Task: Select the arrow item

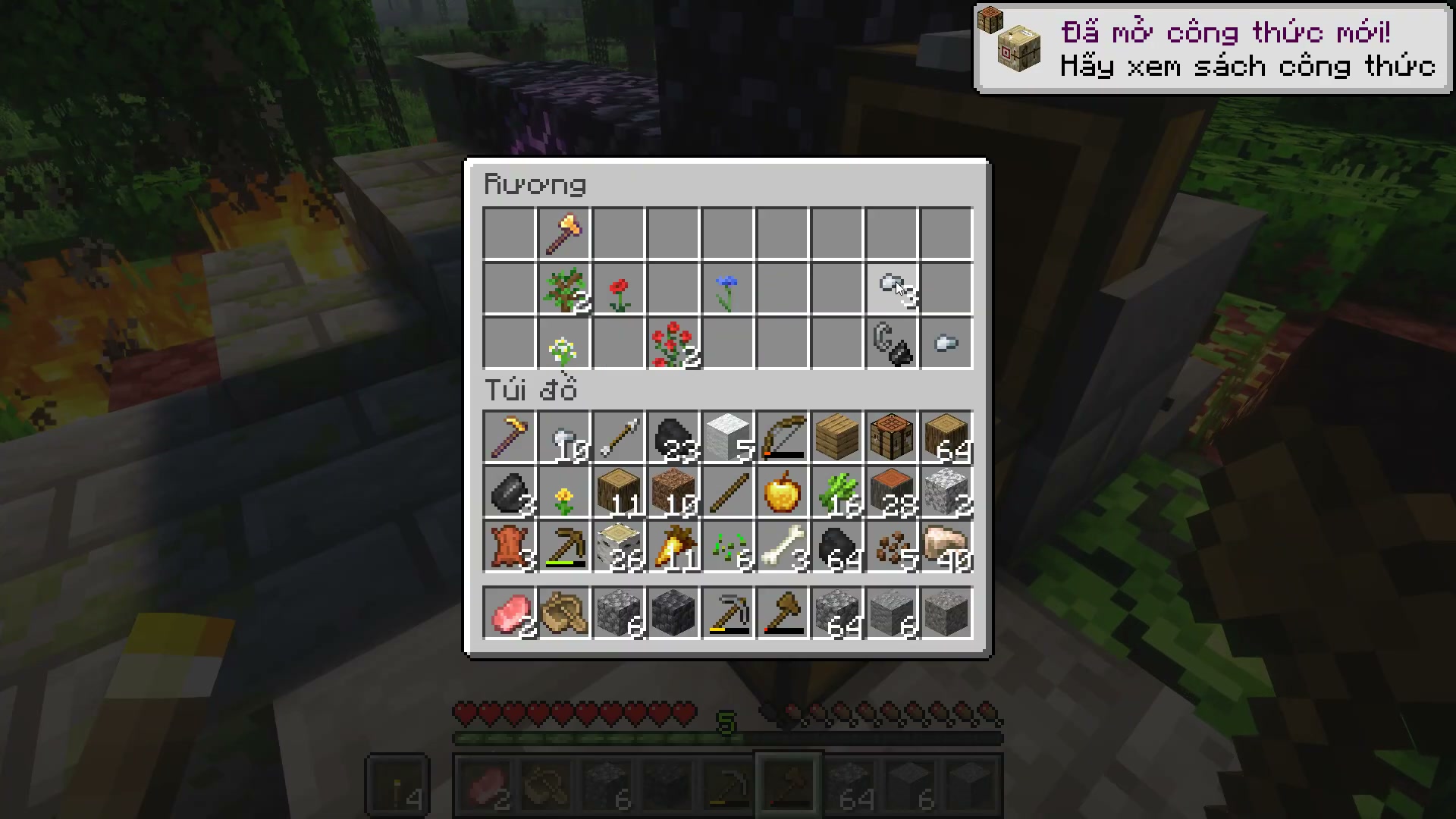Action: tap(619, 438)
